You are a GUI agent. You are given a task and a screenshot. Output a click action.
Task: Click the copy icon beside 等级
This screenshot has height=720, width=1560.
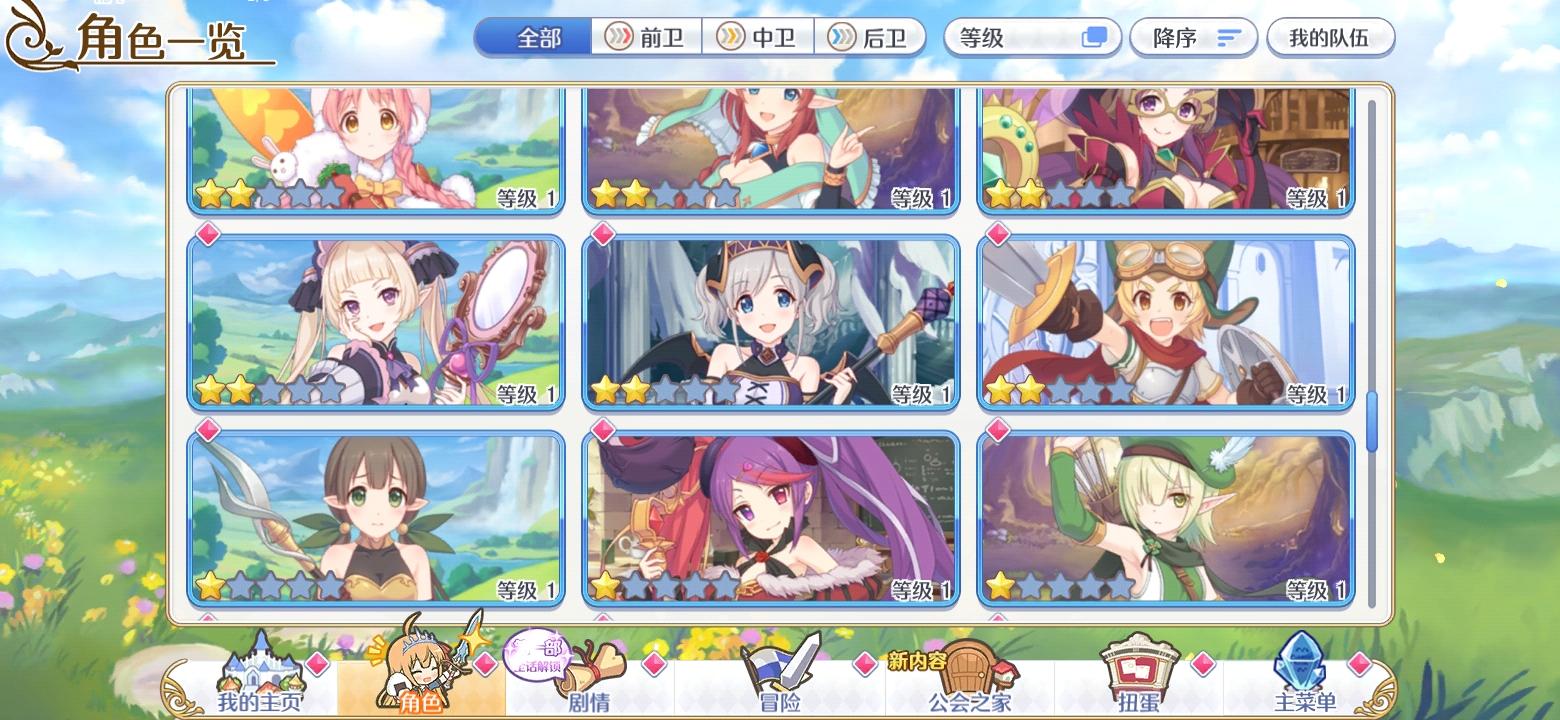tap(1094, 35)
